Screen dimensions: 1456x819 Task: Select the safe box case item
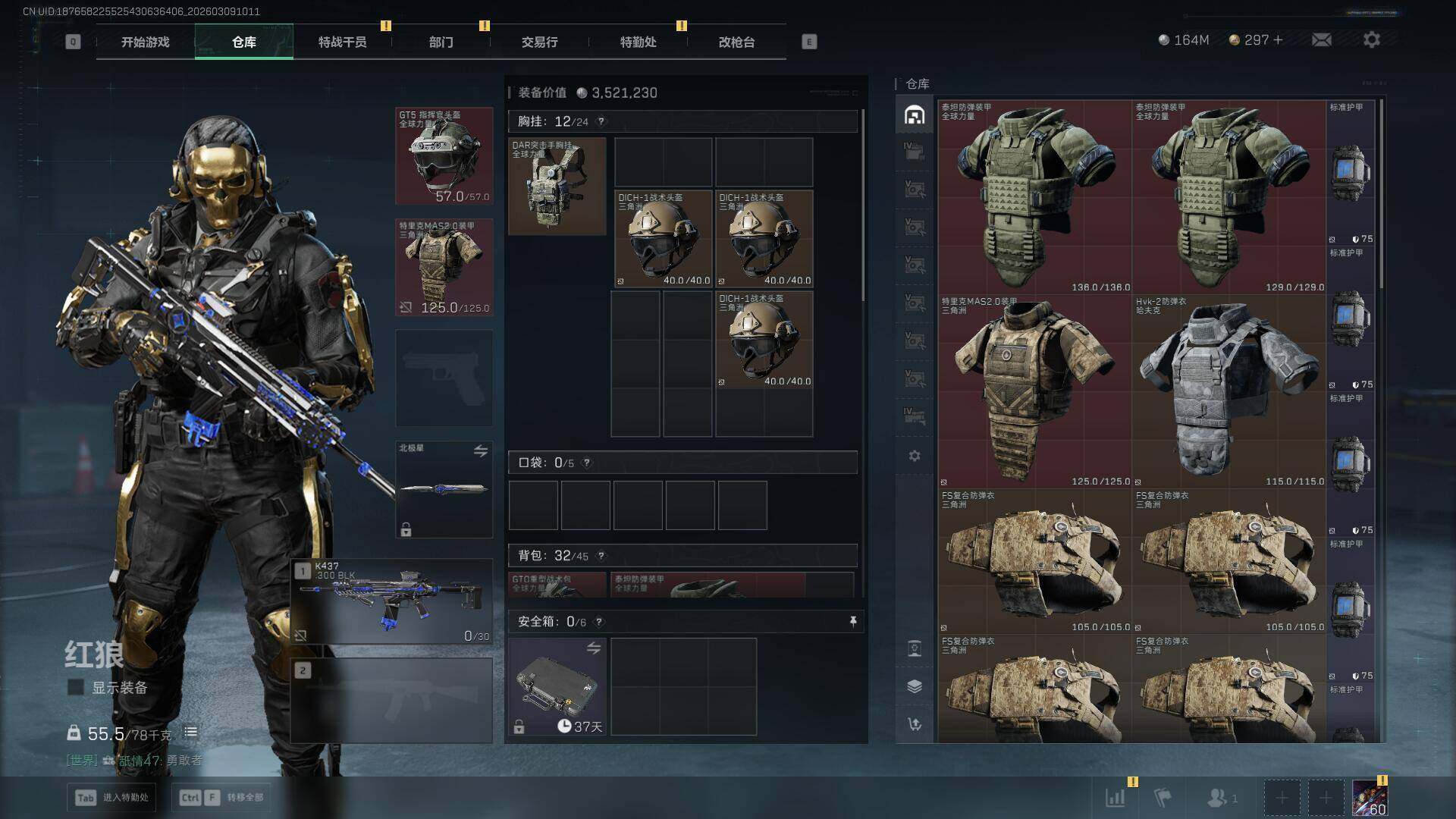[x=557, y=686]
